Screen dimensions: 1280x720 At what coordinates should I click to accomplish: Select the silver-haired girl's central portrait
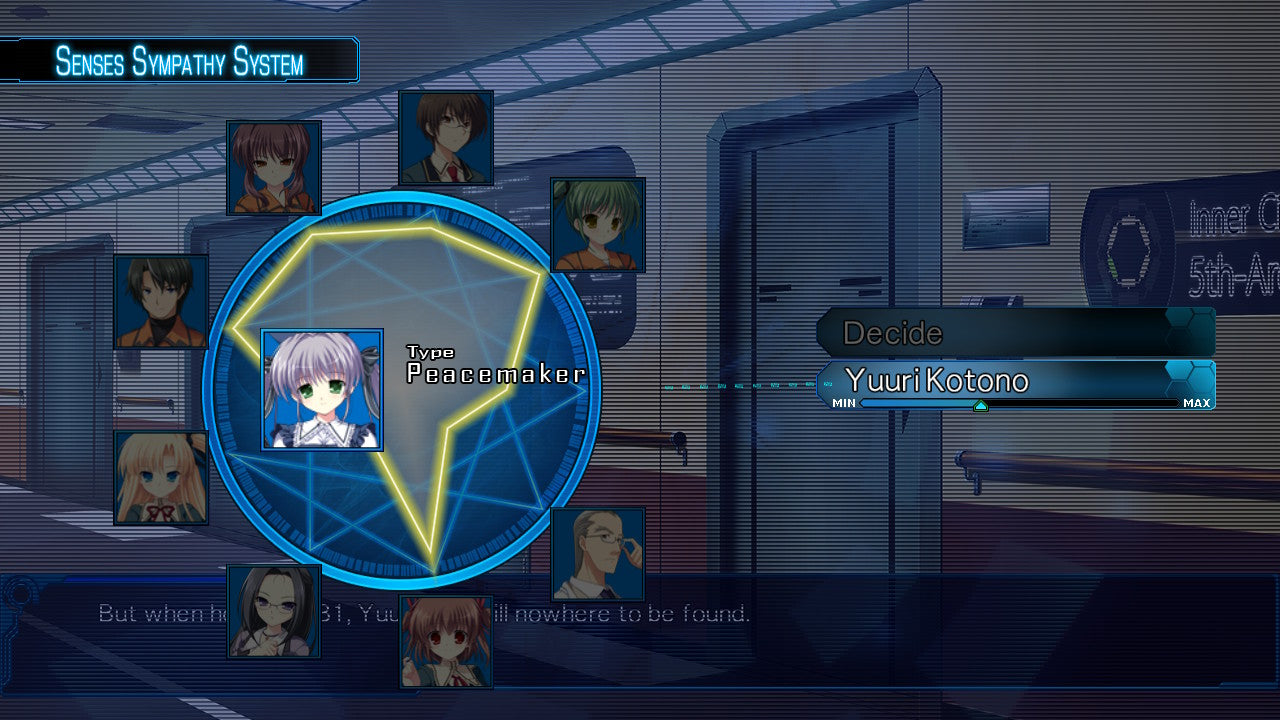322,389
